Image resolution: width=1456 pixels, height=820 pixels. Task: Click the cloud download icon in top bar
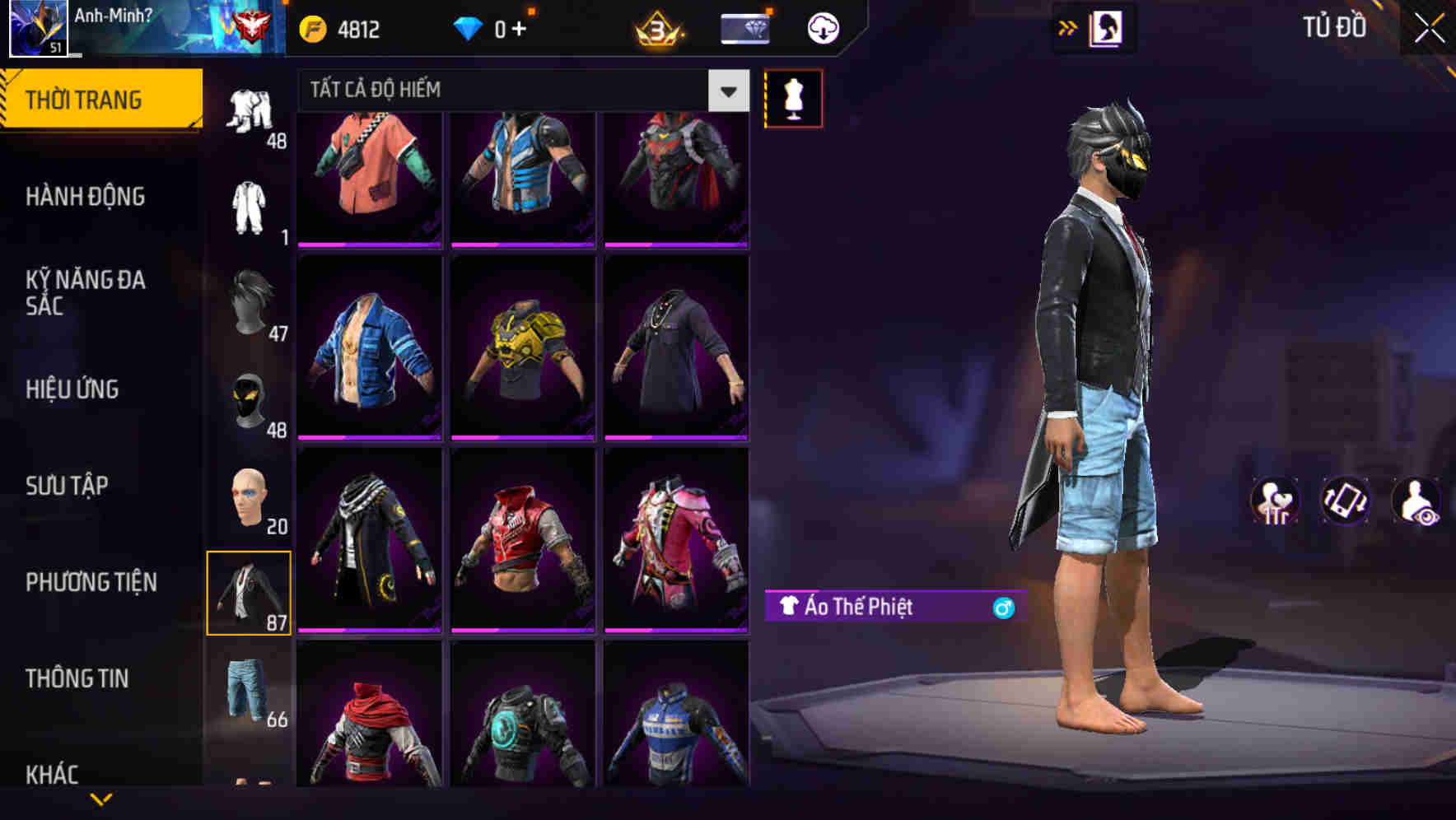tap(822, 27)
